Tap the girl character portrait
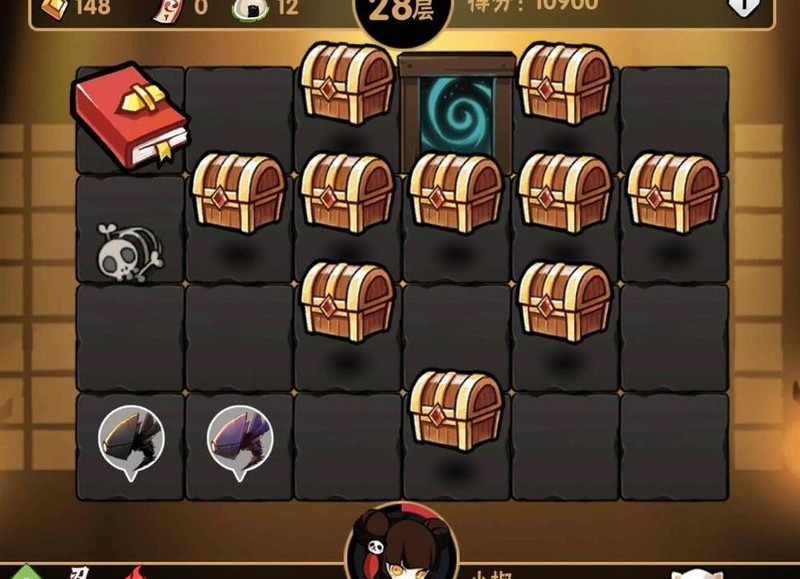800x579 pixels. click(402, 548)
